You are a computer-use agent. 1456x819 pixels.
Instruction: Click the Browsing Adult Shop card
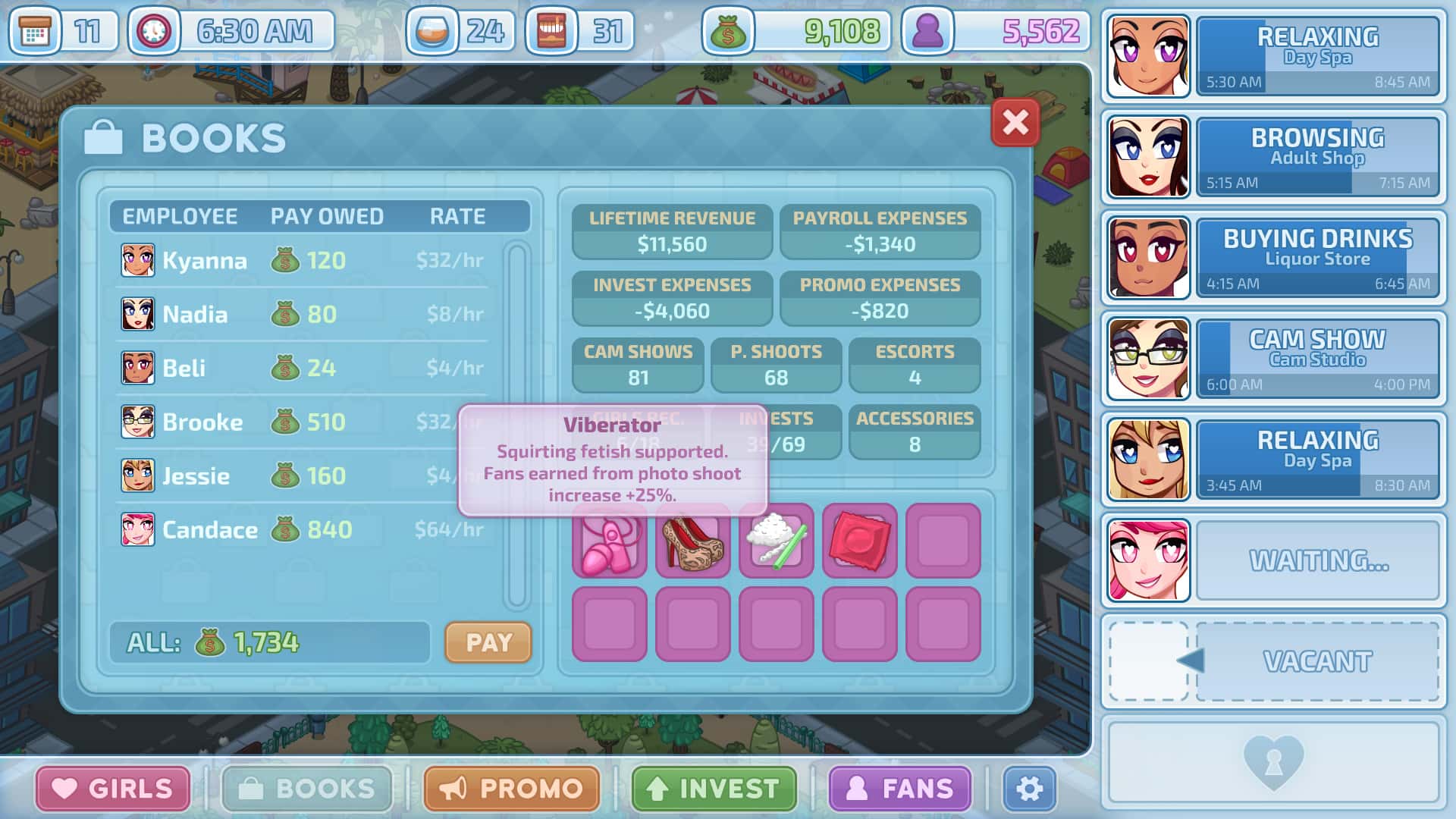tap(1317, 157)
